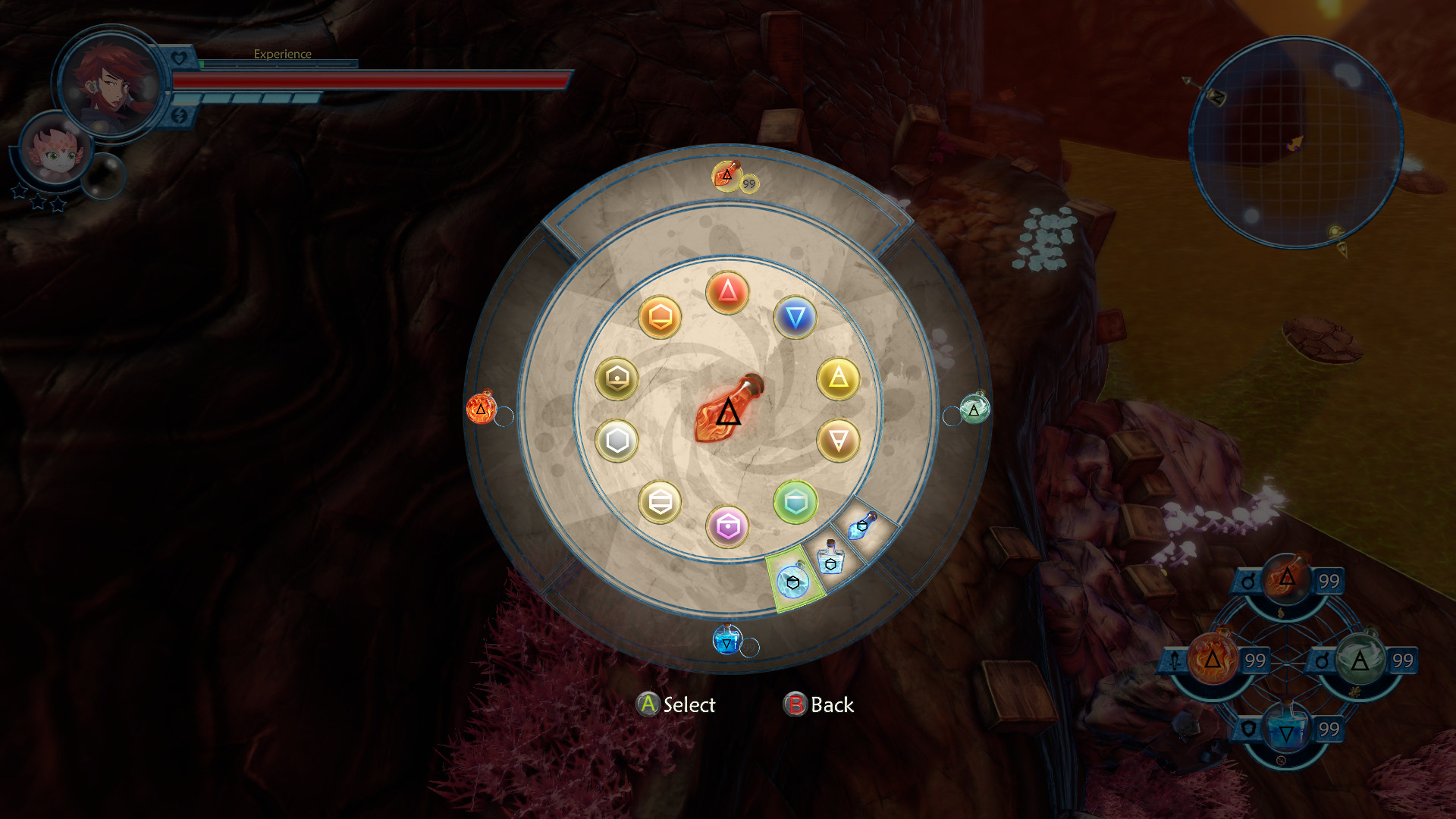1456x819 pixels.
Task: Select the brown inverted barred triangle element
Action: point(838,440)
